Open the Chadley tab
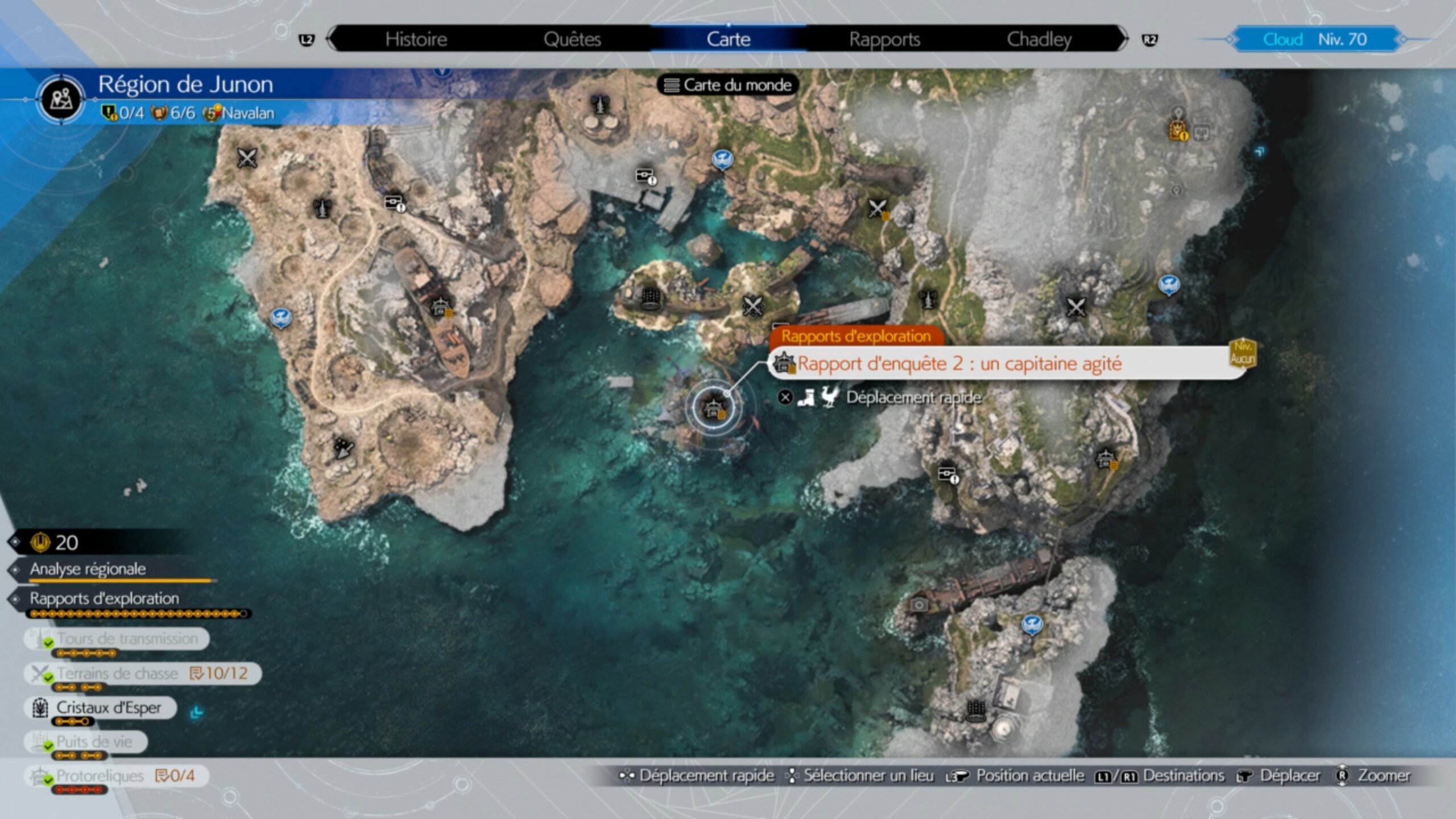This screenshot has width=1456, height=819. 1041,39
